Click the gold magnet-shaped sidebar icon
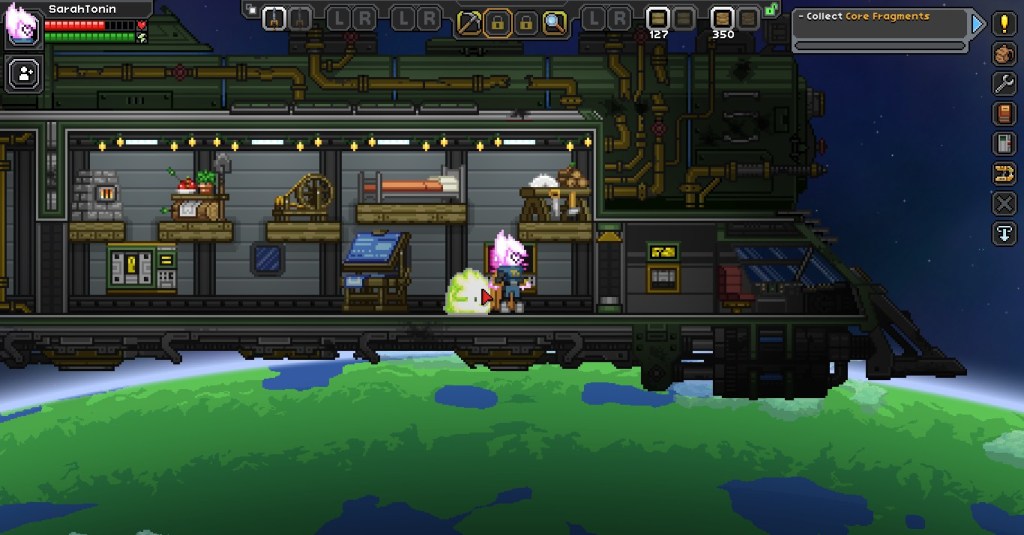1024x535 pixels. coord(1004,174)
